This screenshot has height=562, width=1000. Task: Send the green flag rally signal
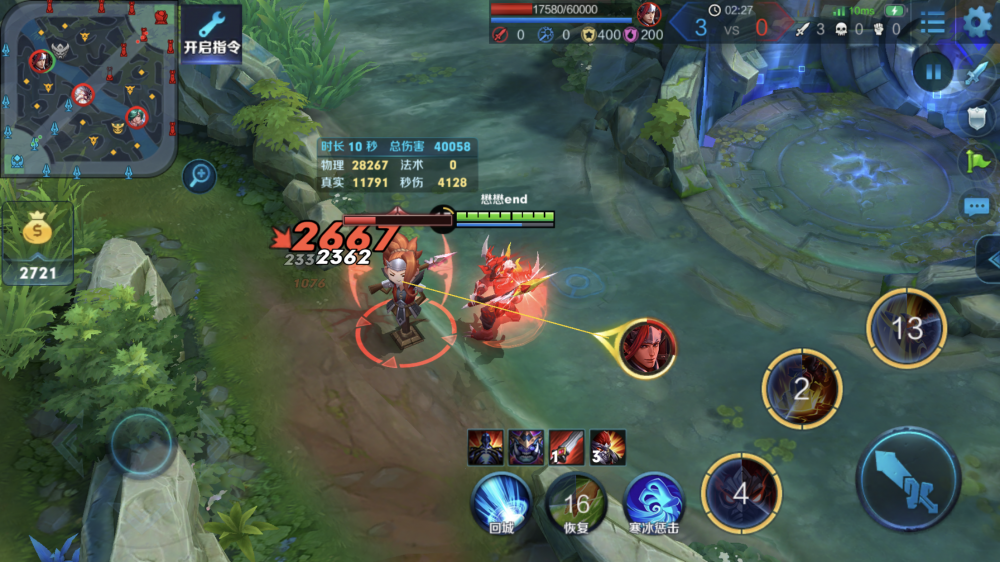(x=977, y=161)
